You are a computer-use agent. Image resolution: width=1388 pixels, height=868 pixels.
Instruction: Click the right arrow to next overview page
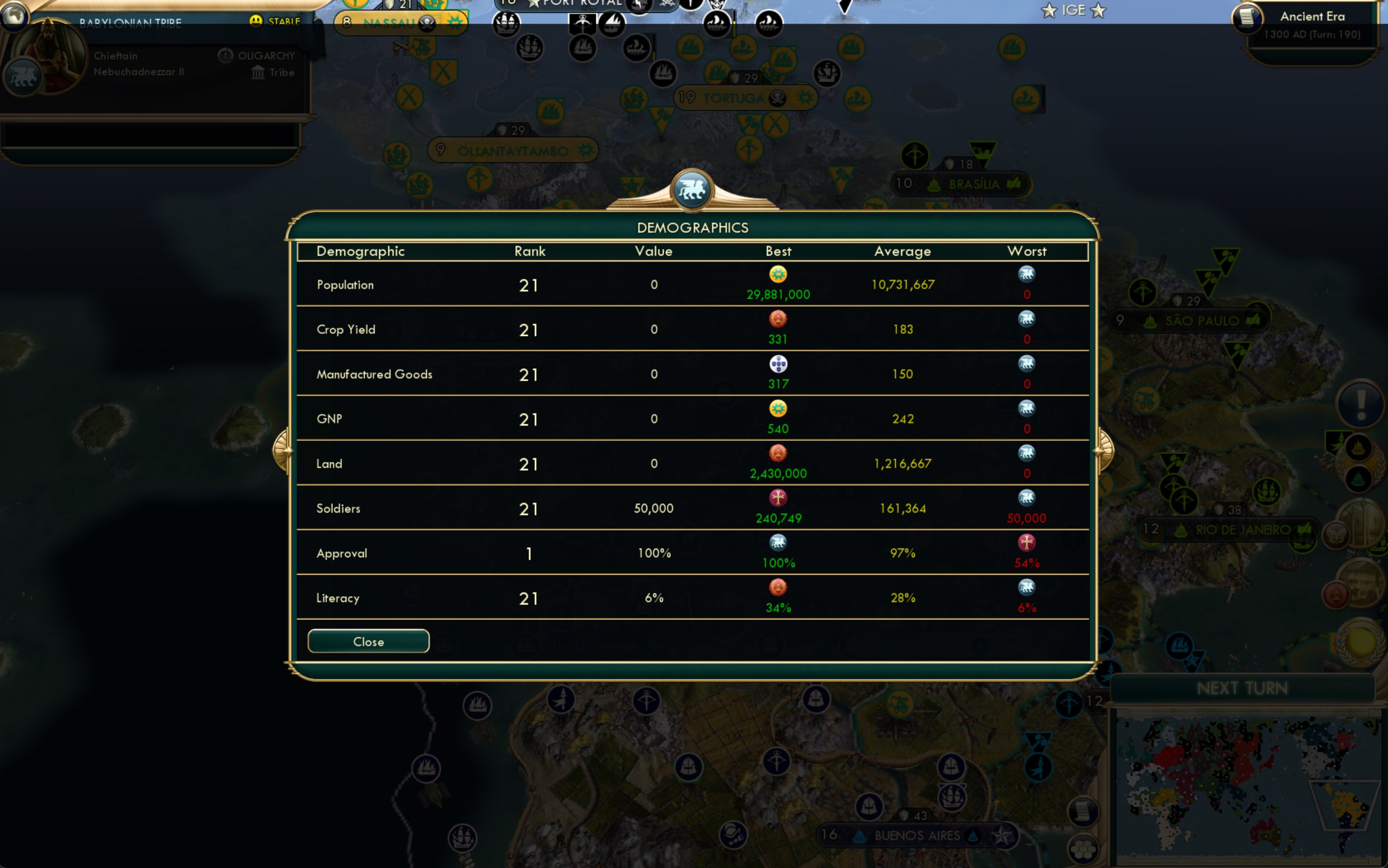click(1105, 450)
